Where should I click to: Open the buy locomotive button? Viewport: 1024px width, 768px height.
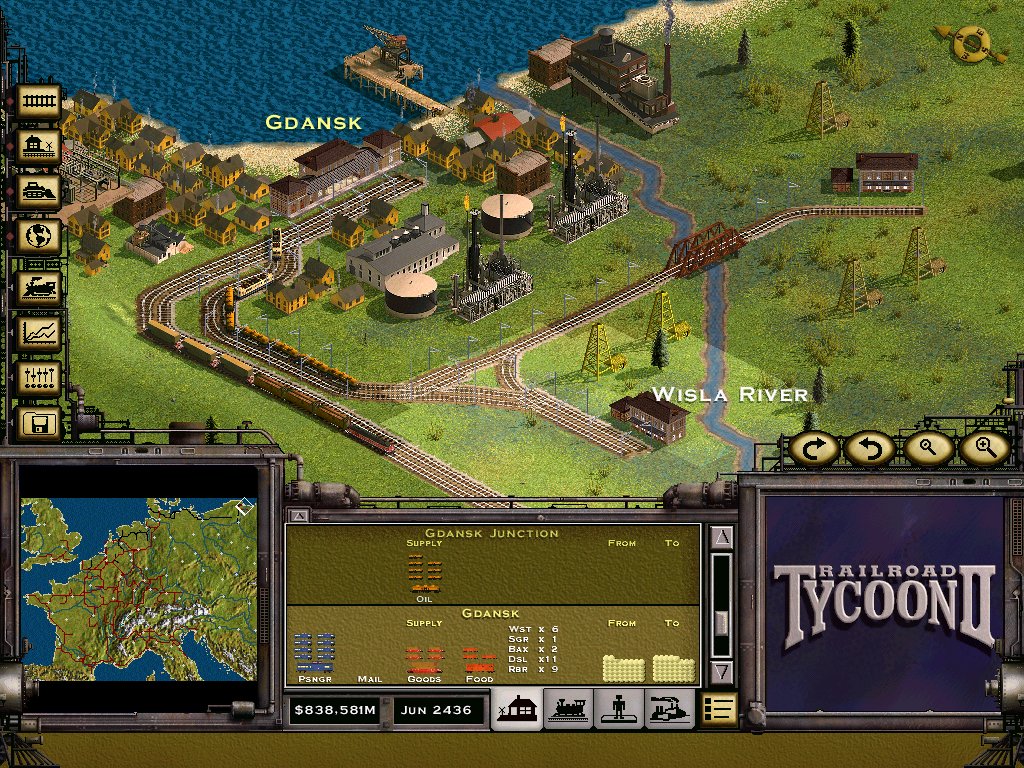click(x=40, y=286)
